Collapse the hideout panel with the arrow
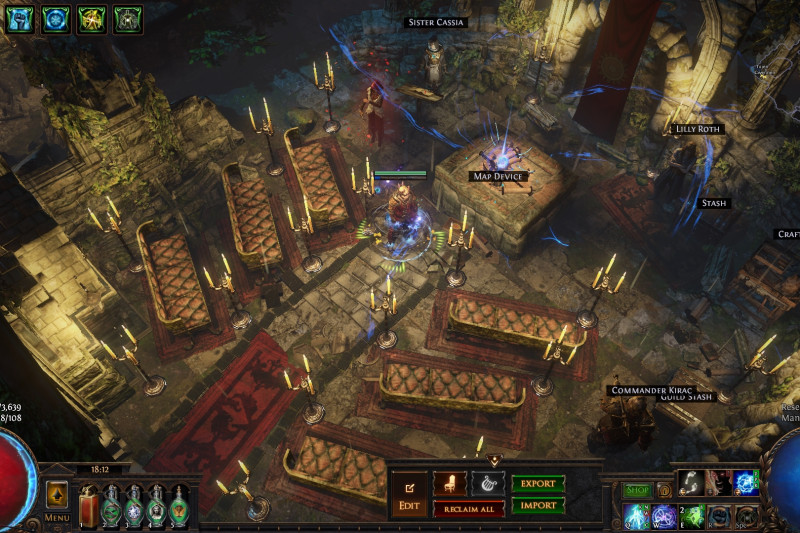 pos(493,460)
